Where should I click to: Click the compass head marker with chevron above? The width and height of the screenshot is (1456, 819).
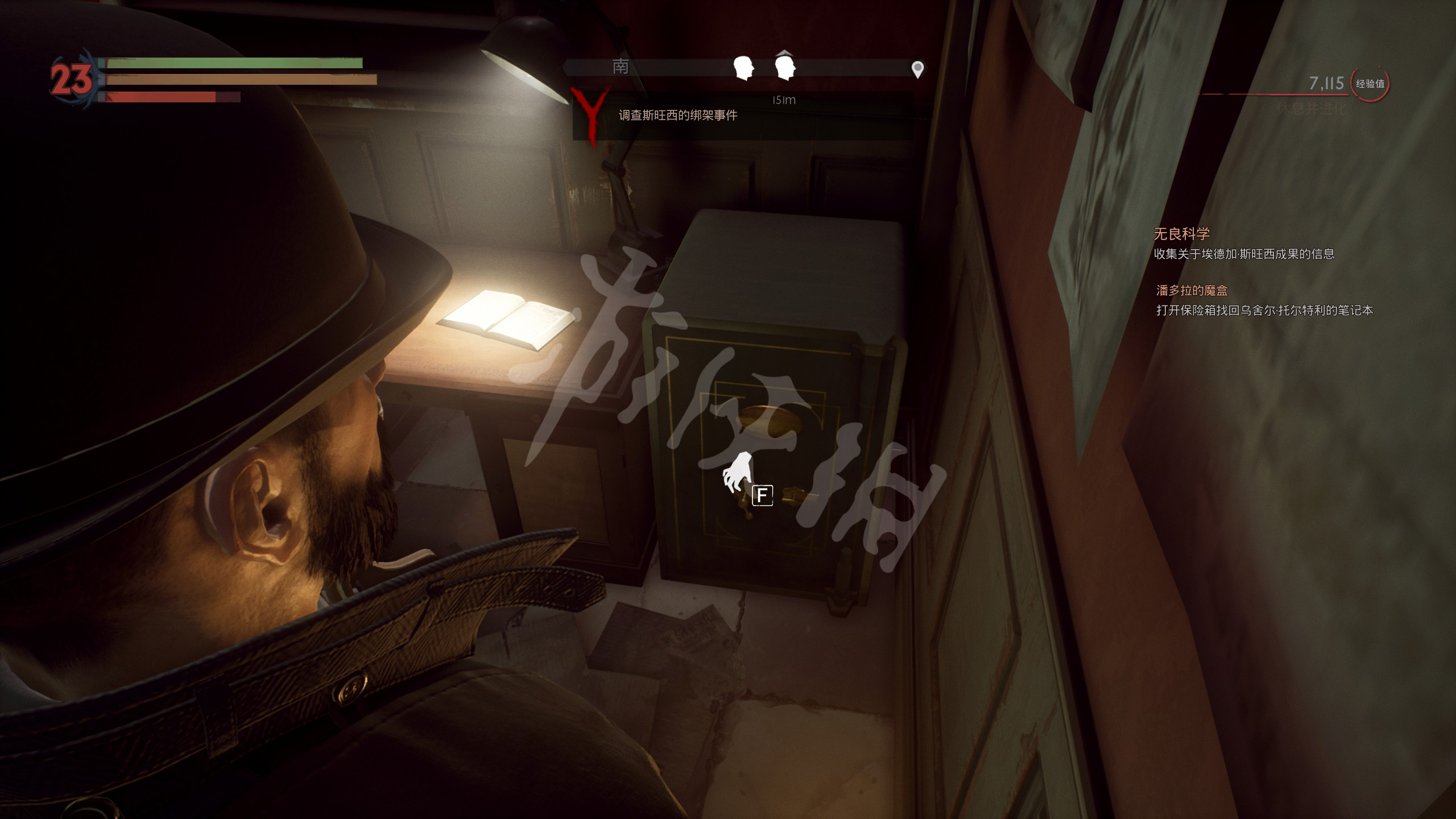(x=785, y=67)
